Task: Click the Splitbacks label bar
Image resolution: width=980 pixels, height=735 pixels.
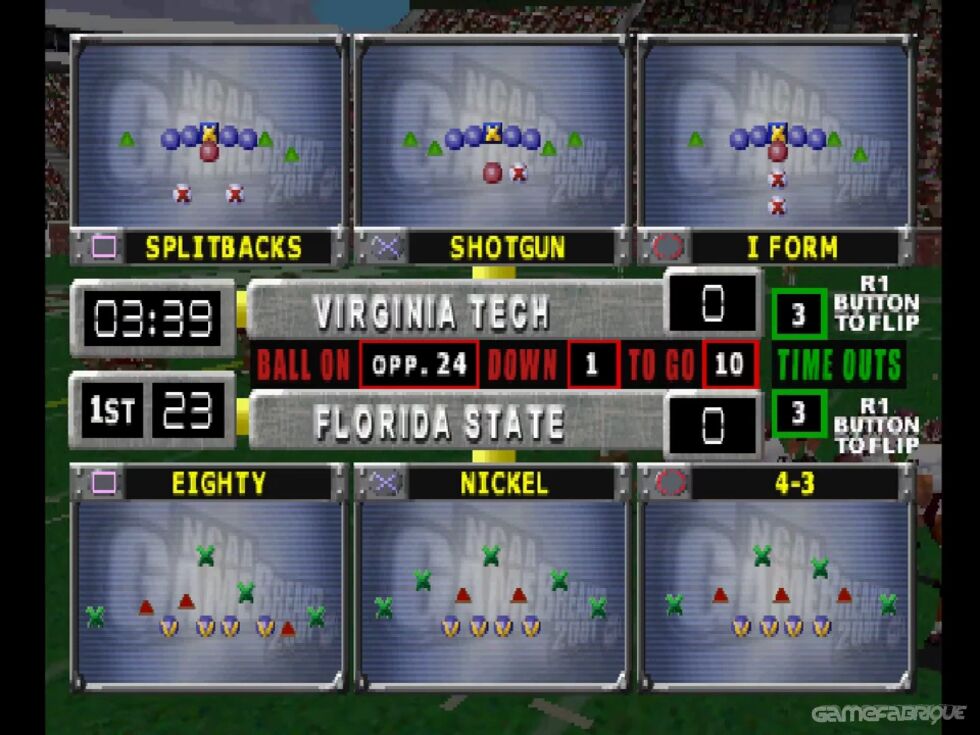Action: pyautogui.click(x=223, y=247)
